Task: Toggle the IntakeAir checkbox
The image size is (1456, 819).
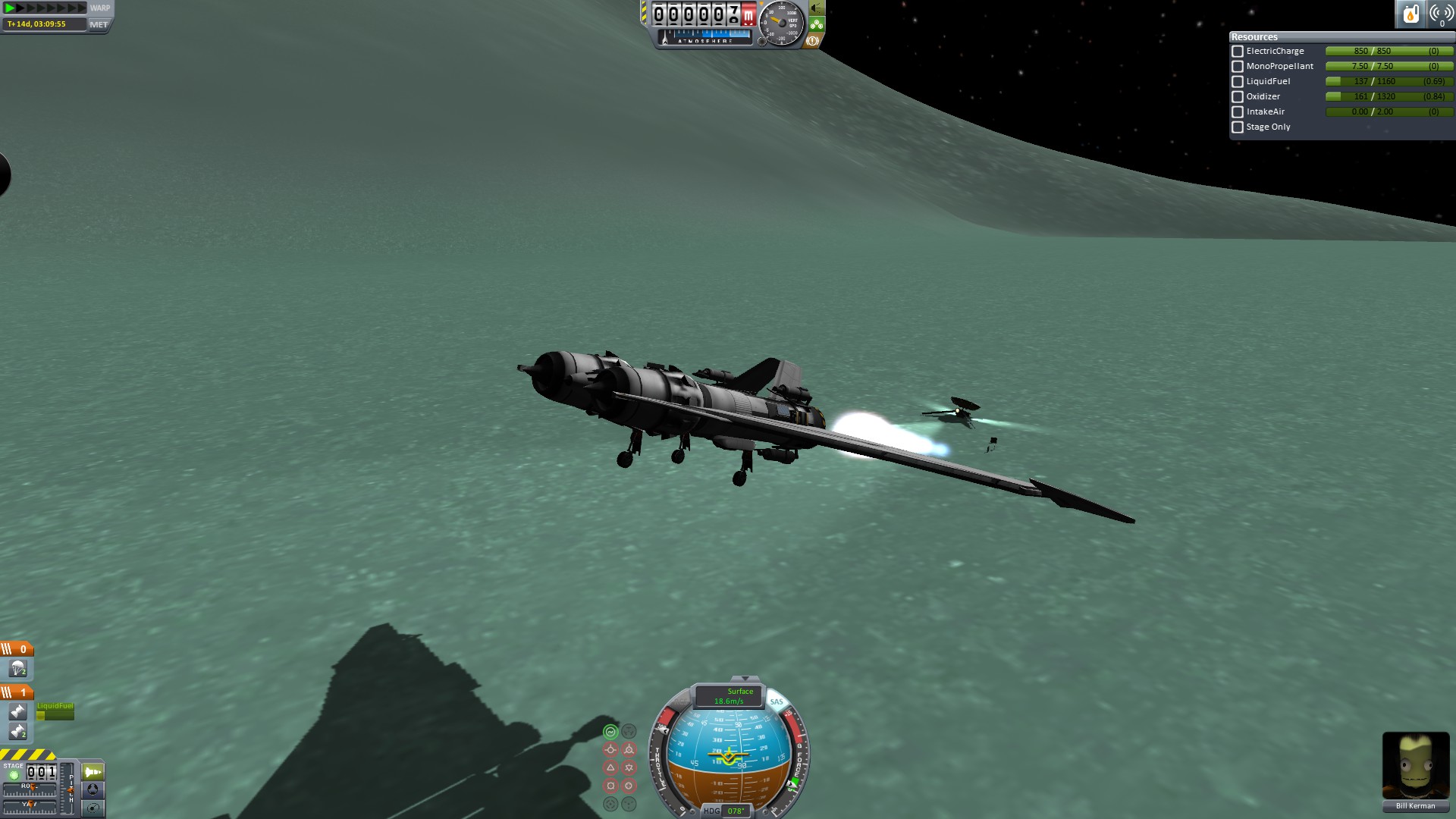Action: point(1238,112)
